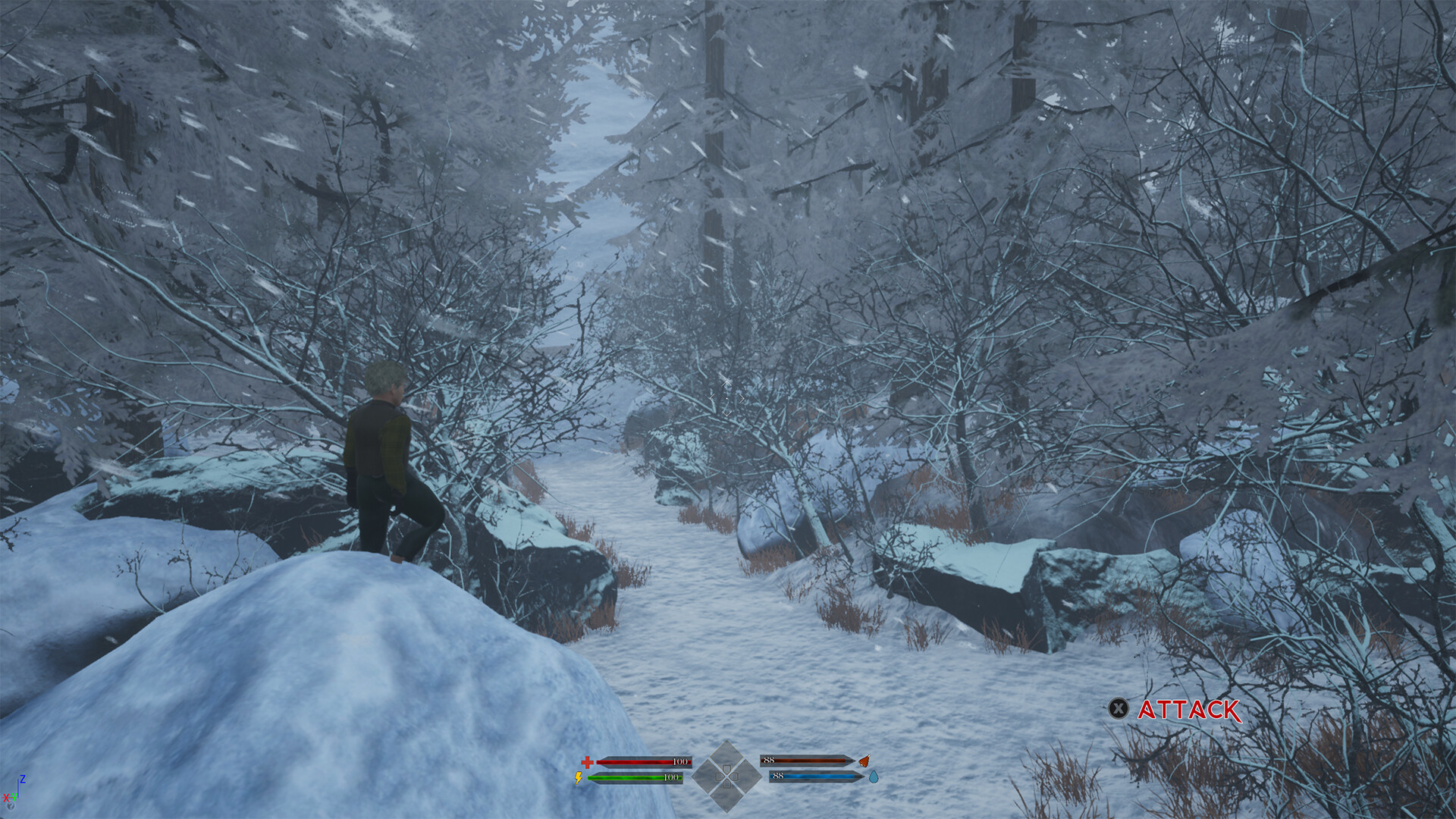Click the center of the D-pad widget
The image size is (1456, 819).
728,777
